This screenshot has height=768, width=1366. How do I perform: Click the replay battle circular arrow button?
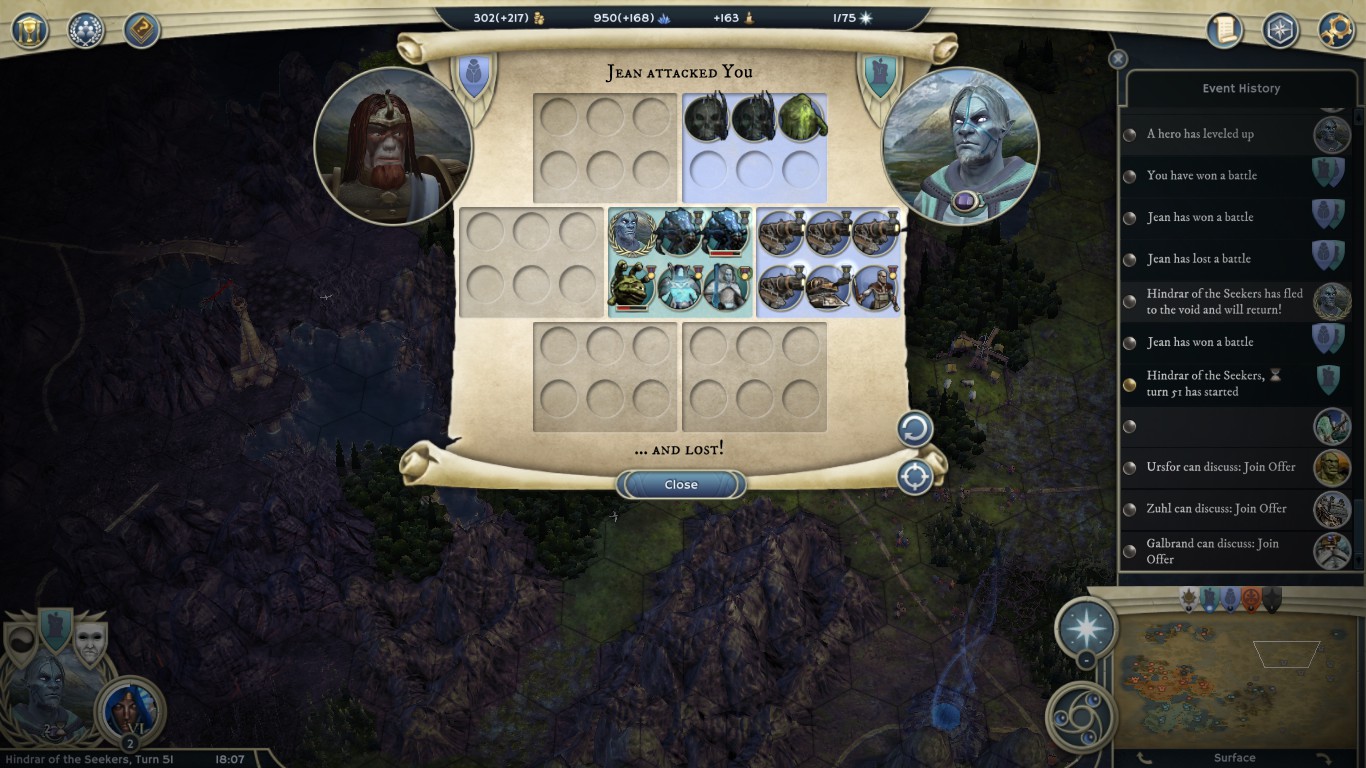click(914, 430)
